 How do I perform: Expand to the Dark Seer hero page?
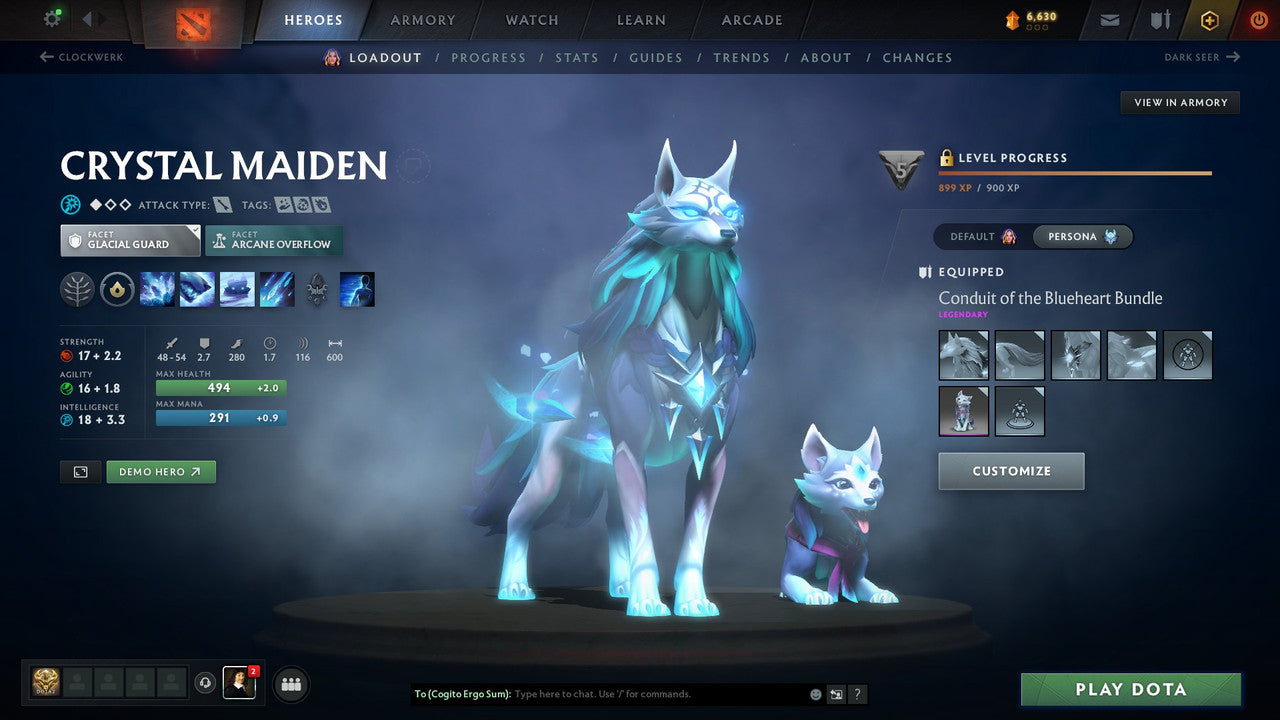tap(1203, 57)
